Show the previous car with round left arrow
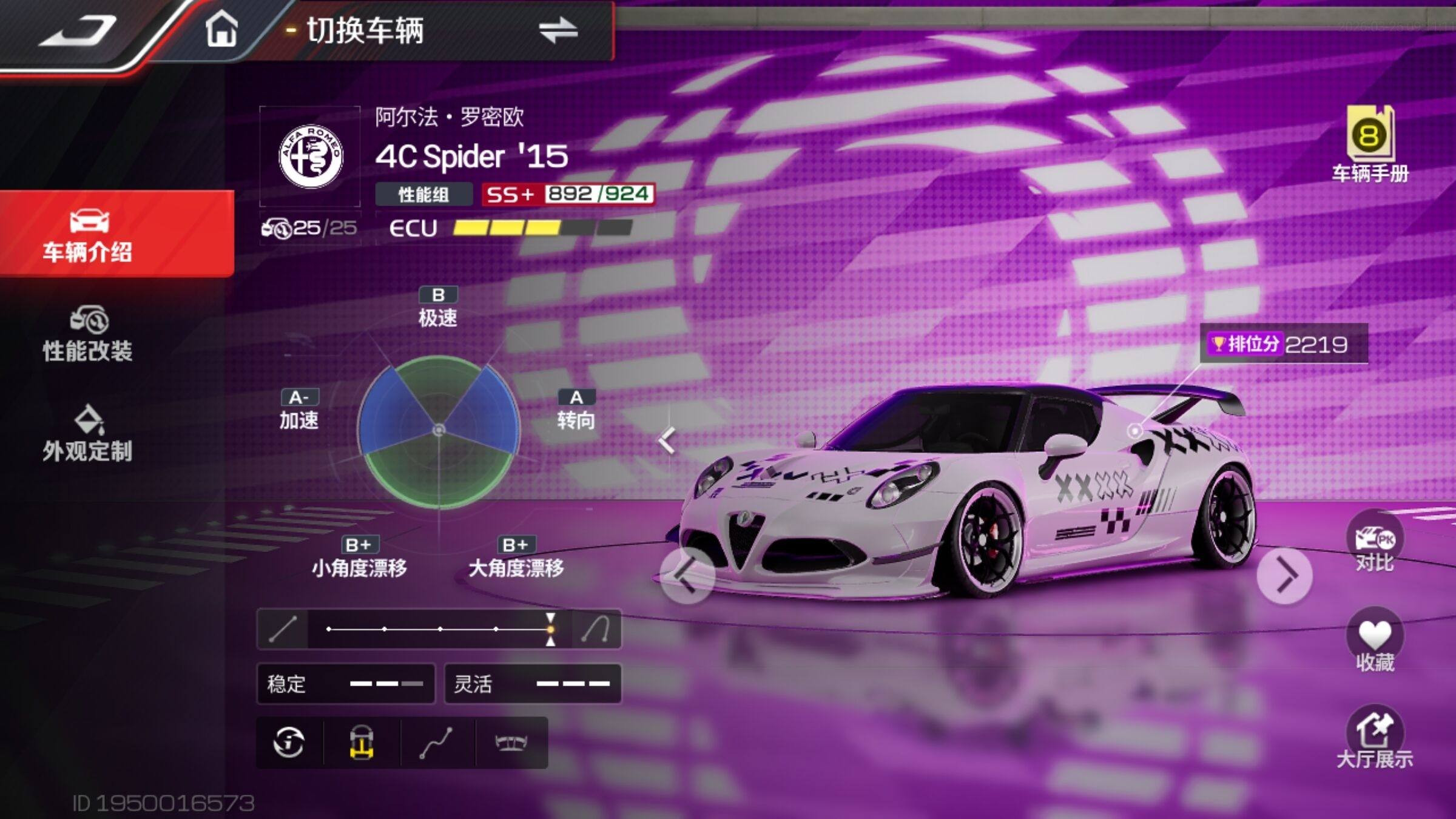1456x819 pixels. (x=687, y=575)
